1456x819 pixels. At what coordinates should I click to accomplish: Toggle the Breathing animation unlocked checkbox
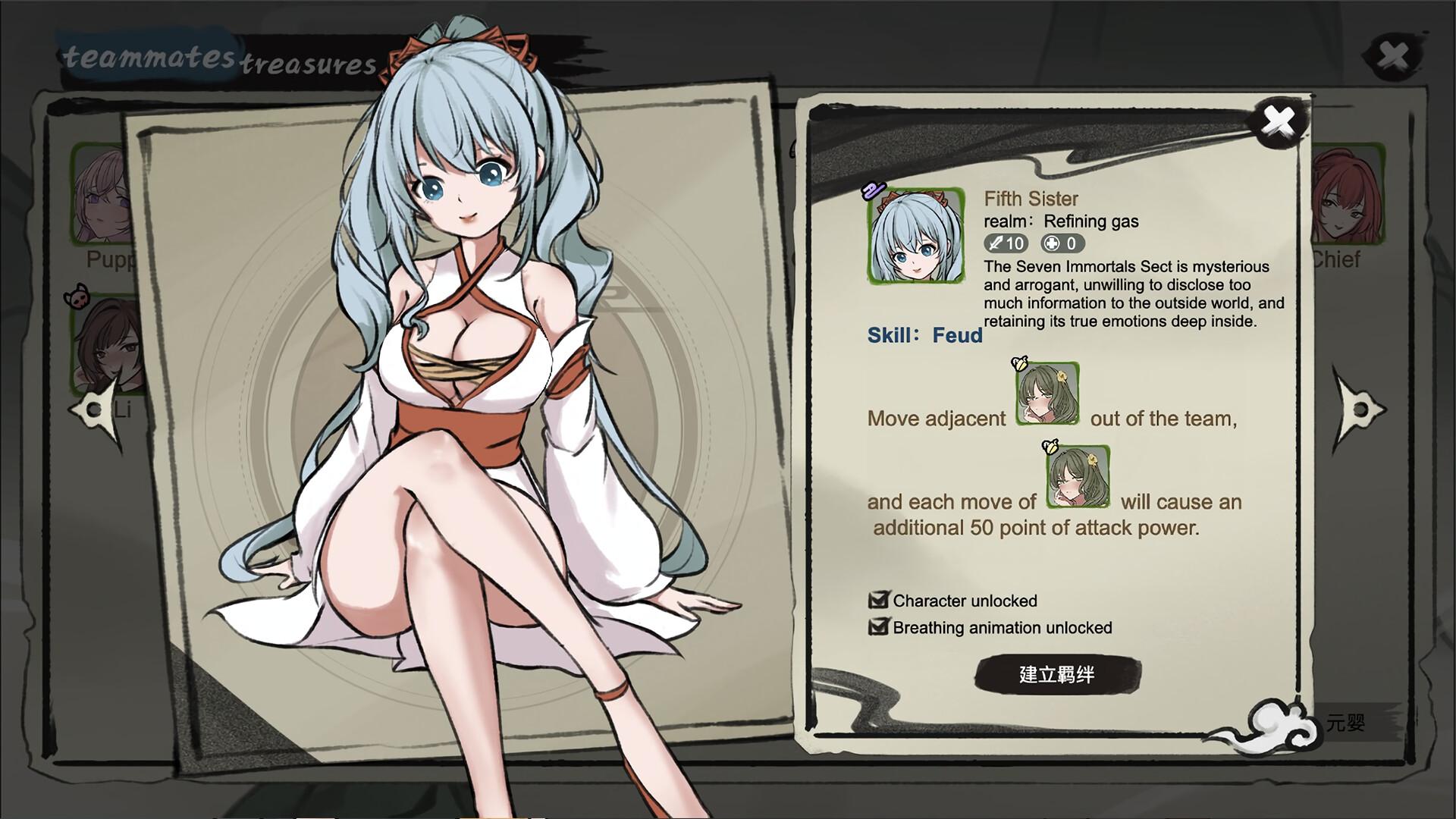pyautogui.click(x=877, y=627)
